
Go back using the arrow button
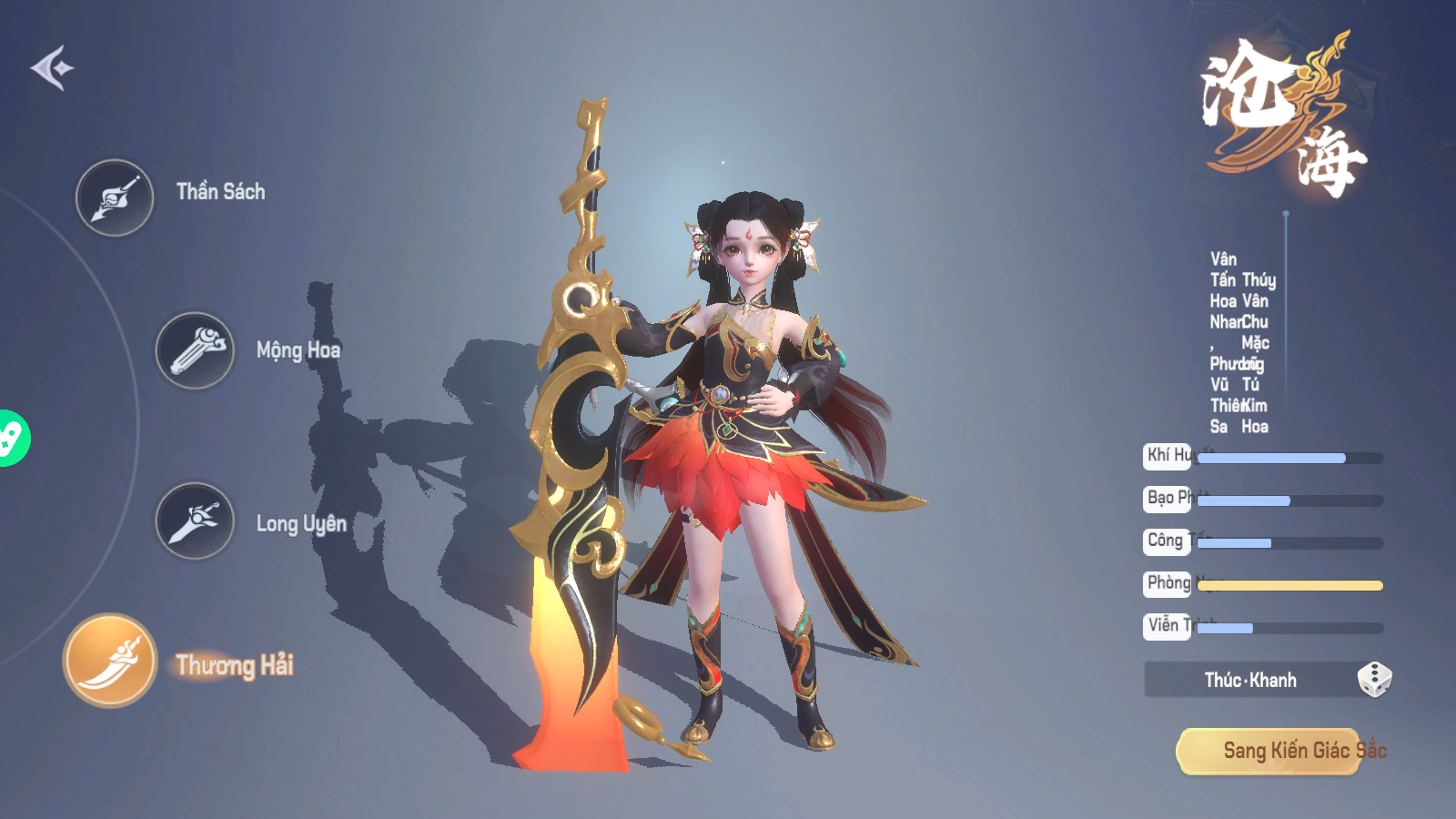point(52,68)
